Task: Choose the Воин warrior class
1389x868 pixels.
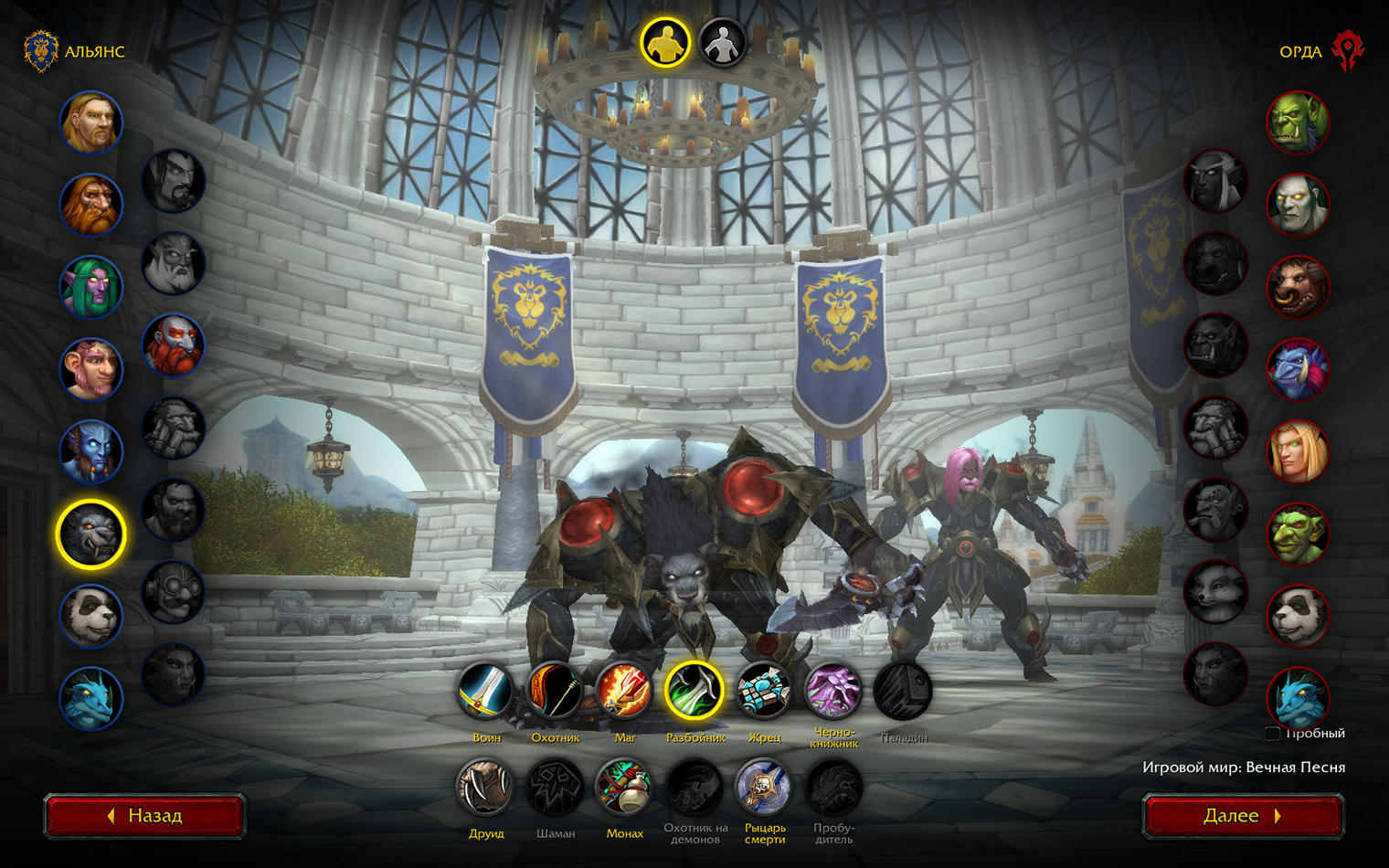Action: pos(485,692)
